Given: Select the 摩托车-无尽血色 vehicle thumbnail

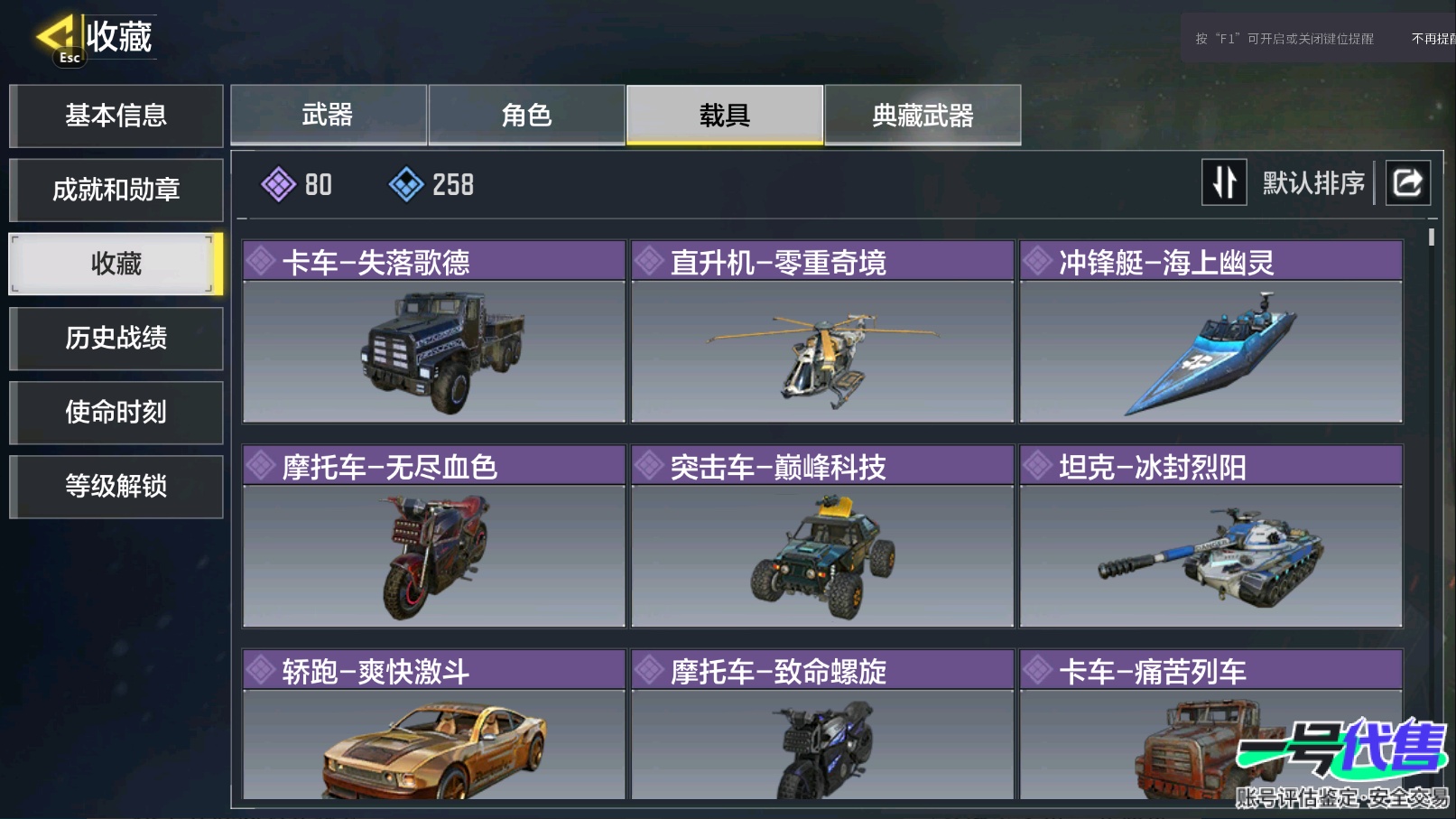Looking at the screenshot, I should coord(434,555).
